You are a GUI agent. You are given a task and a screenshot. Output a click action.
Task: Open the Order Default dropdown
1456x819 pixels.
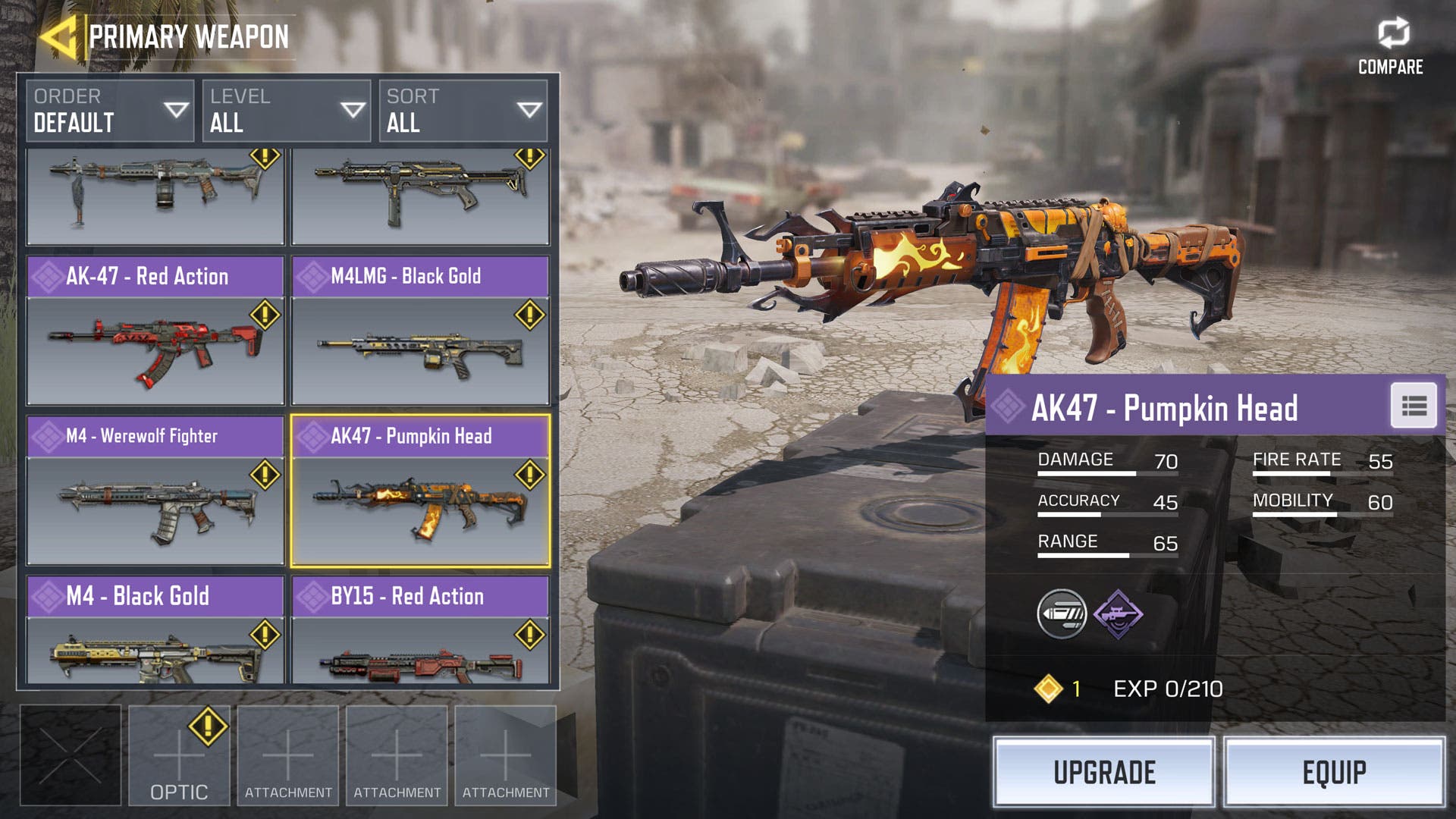point(110,111)
